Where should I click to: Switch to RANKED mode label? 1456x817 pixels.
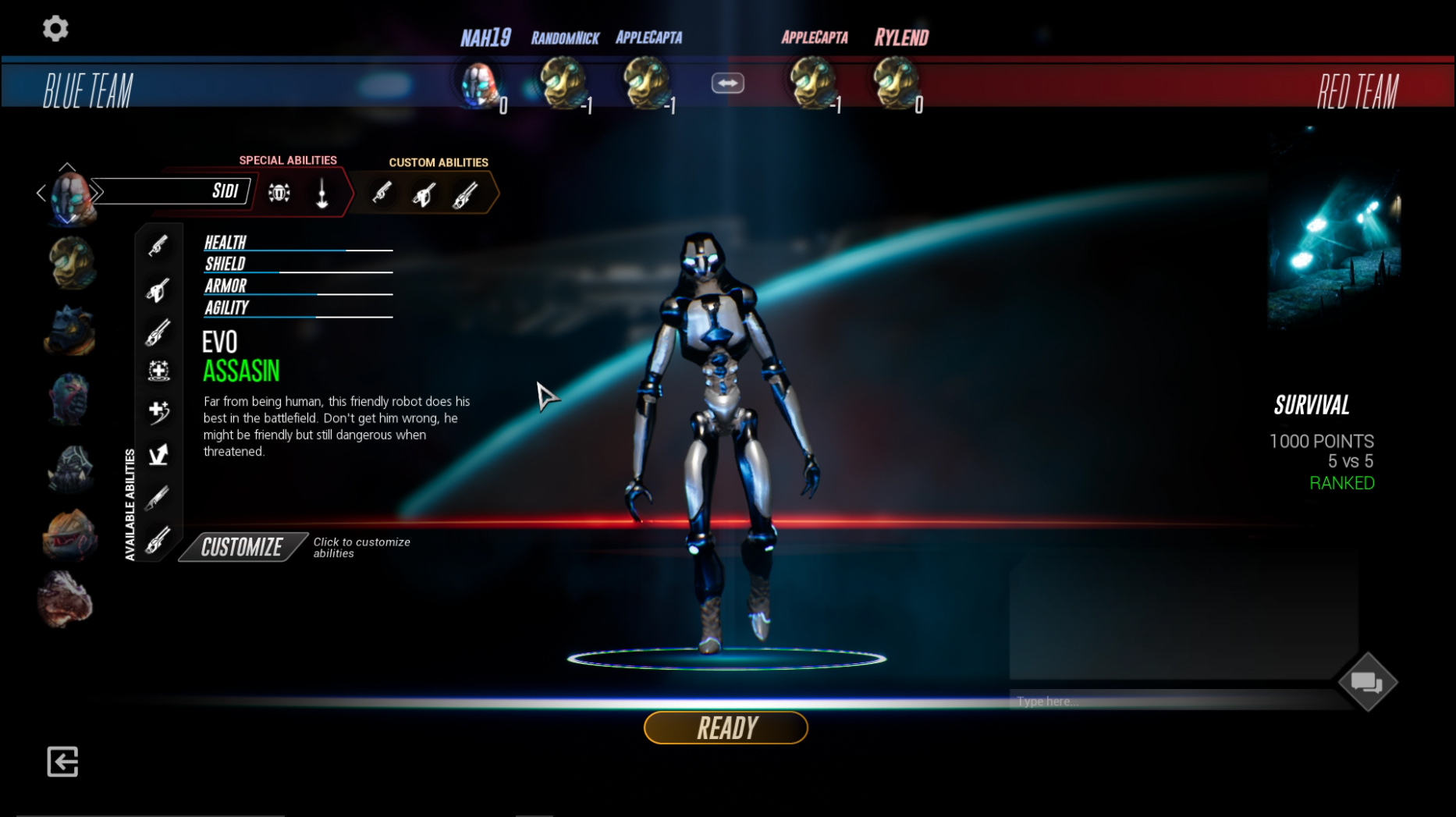tap(1341, 483)
